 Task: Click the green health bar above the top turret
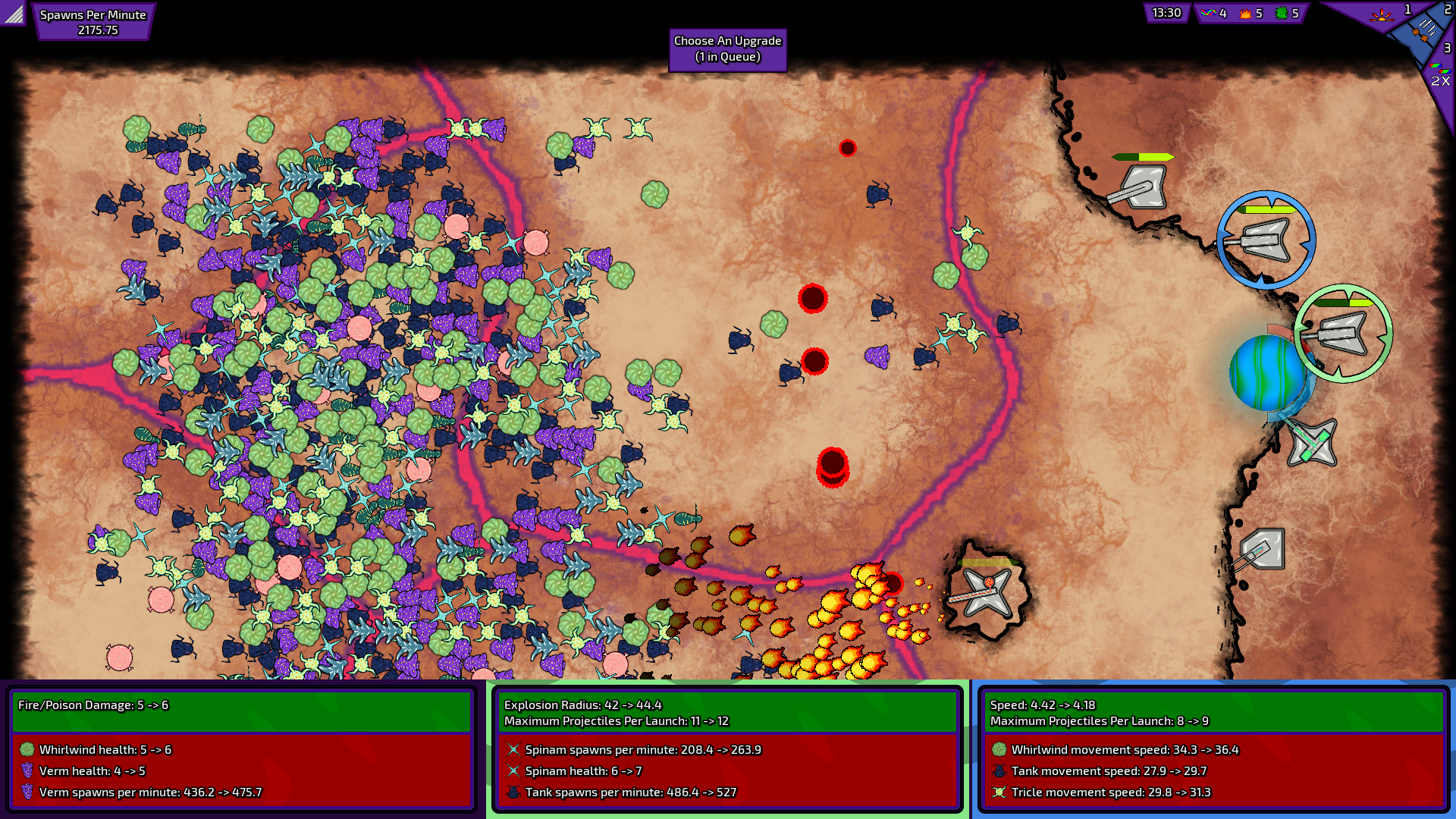[x=1142, y=157]
